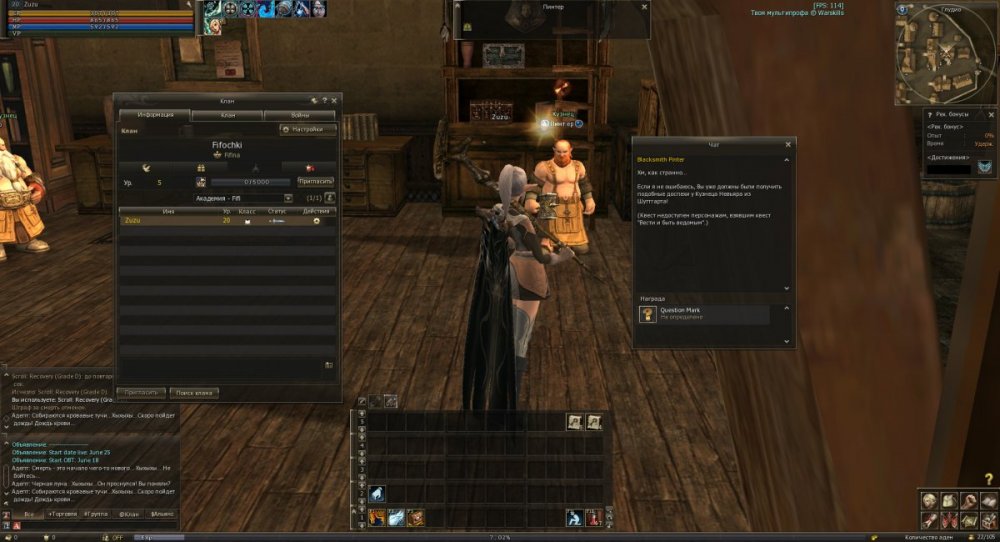The height and width of the screenshot is (542, 1000).
Task: Click Пригласить beside the clan reputation bar
Action: (314, 181)
